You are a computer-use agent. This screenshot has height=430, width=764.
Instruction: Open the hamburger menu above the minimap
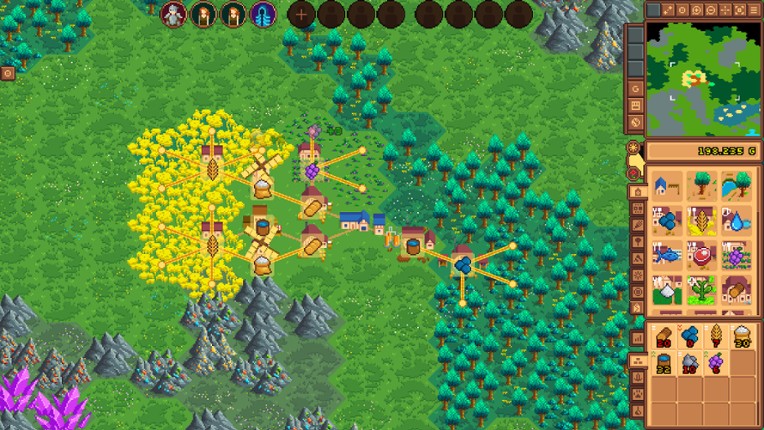pos(751,10)
